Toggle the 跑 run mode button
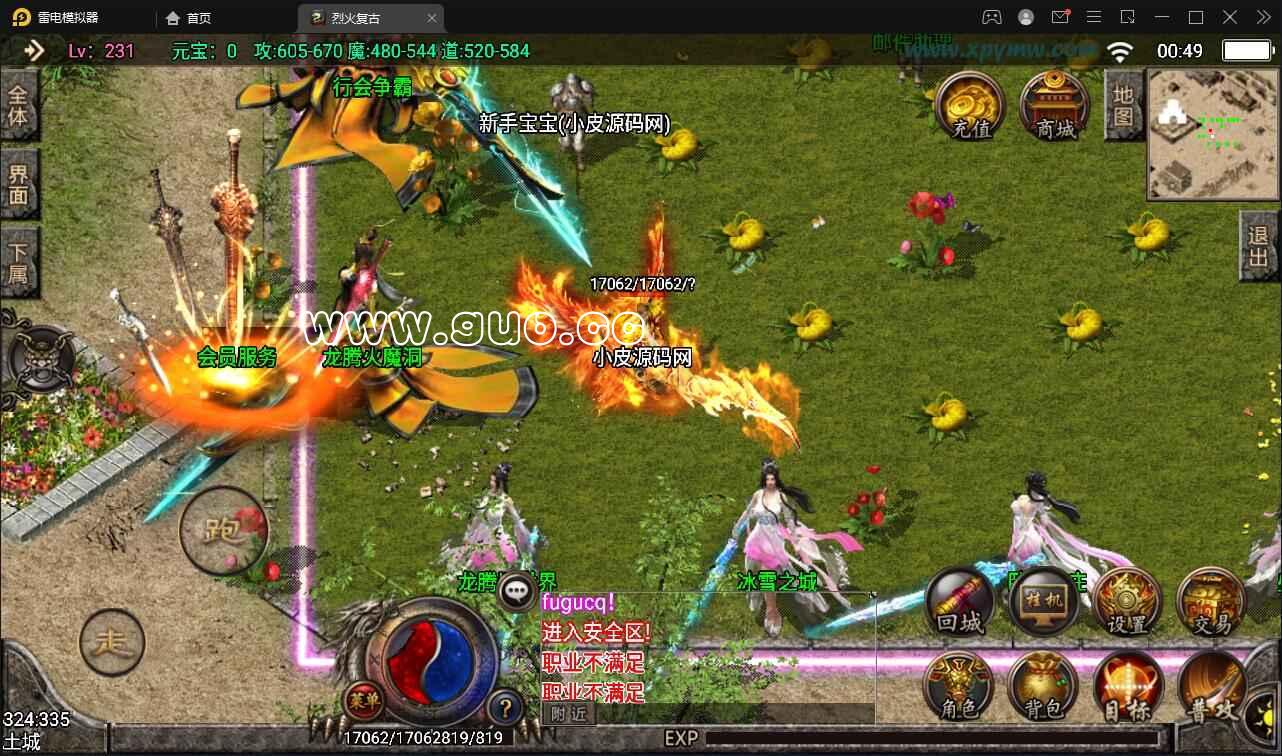The height and width of the screenshot is (756, 1282). click(x=223, y=530)
